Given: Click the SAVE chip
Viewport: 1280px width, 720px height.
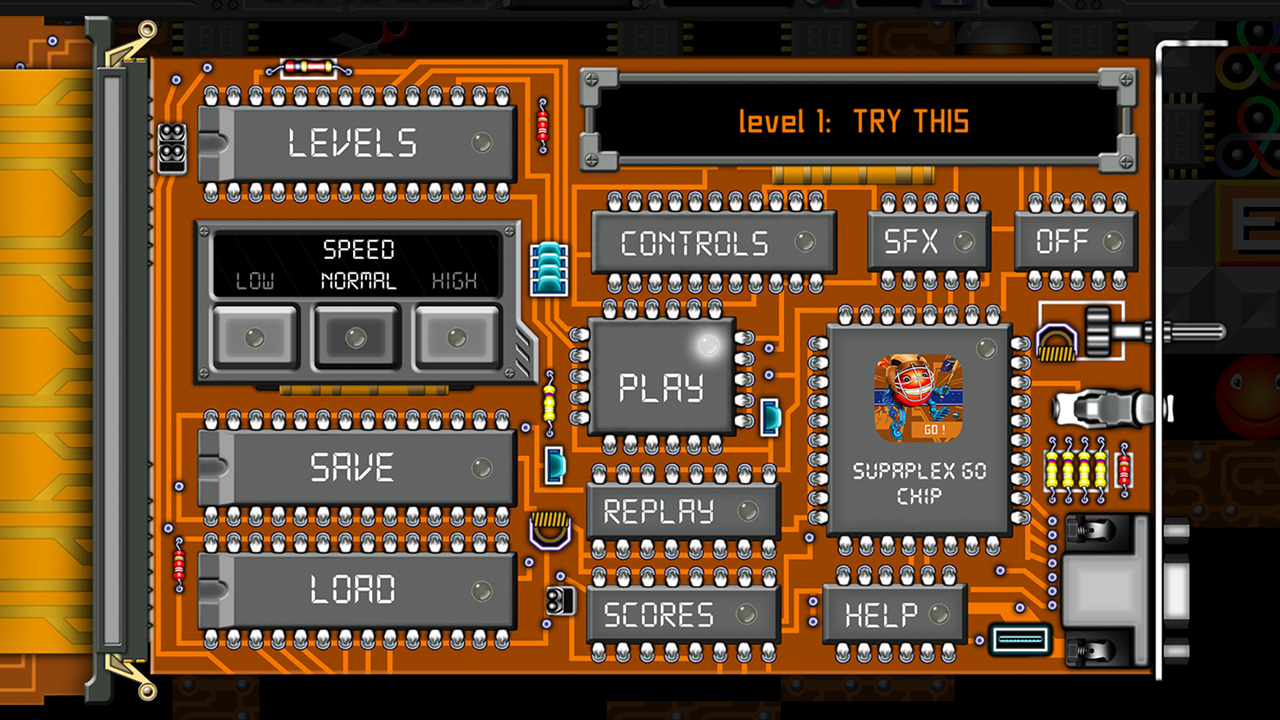Looking at the screenshot, I should (x=357, y=466).
